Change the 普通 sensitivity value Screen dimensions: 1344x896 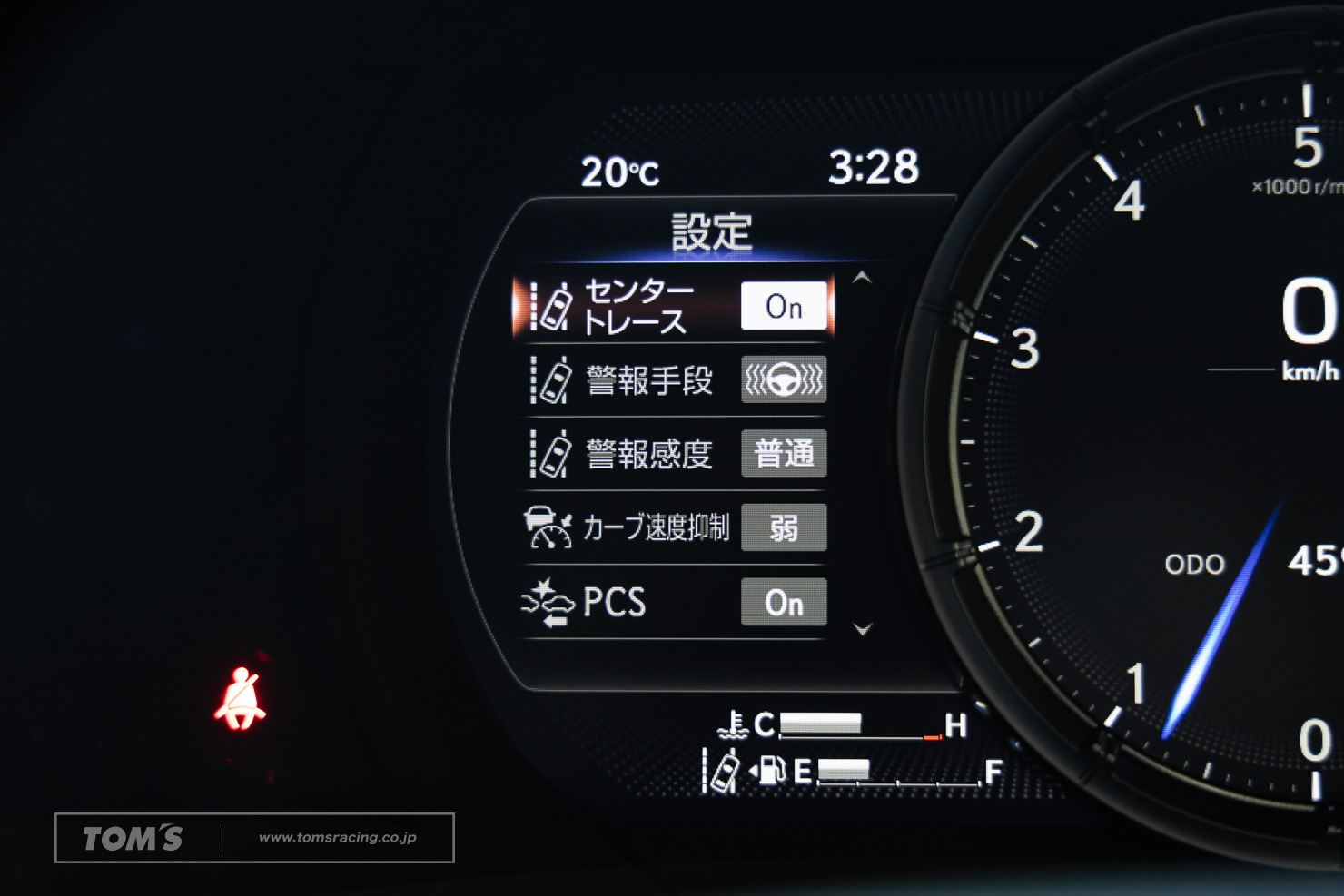[x=784, y=453]
